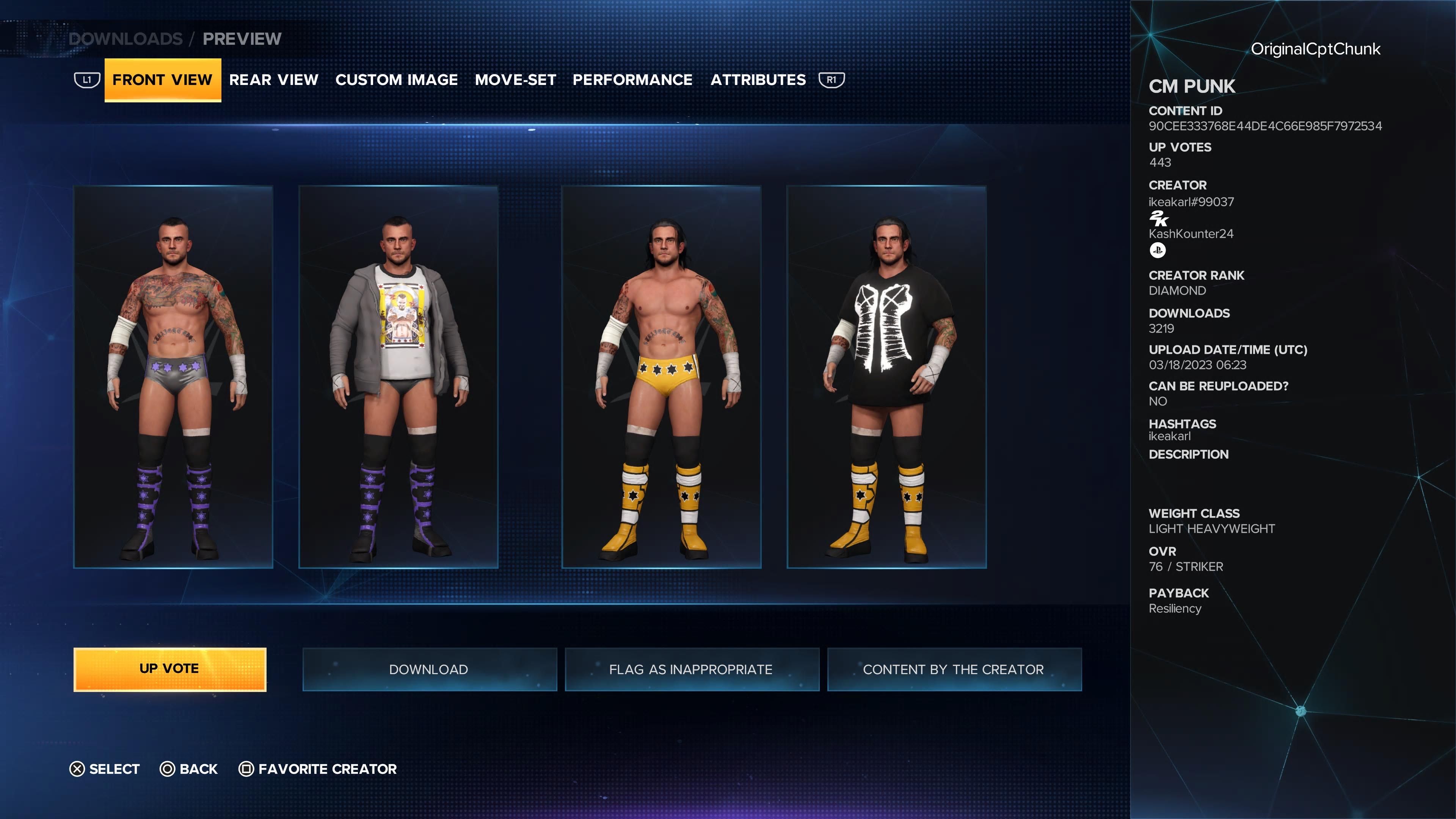
Task: Browse Content by the Creator
Action: coord(954,669)
